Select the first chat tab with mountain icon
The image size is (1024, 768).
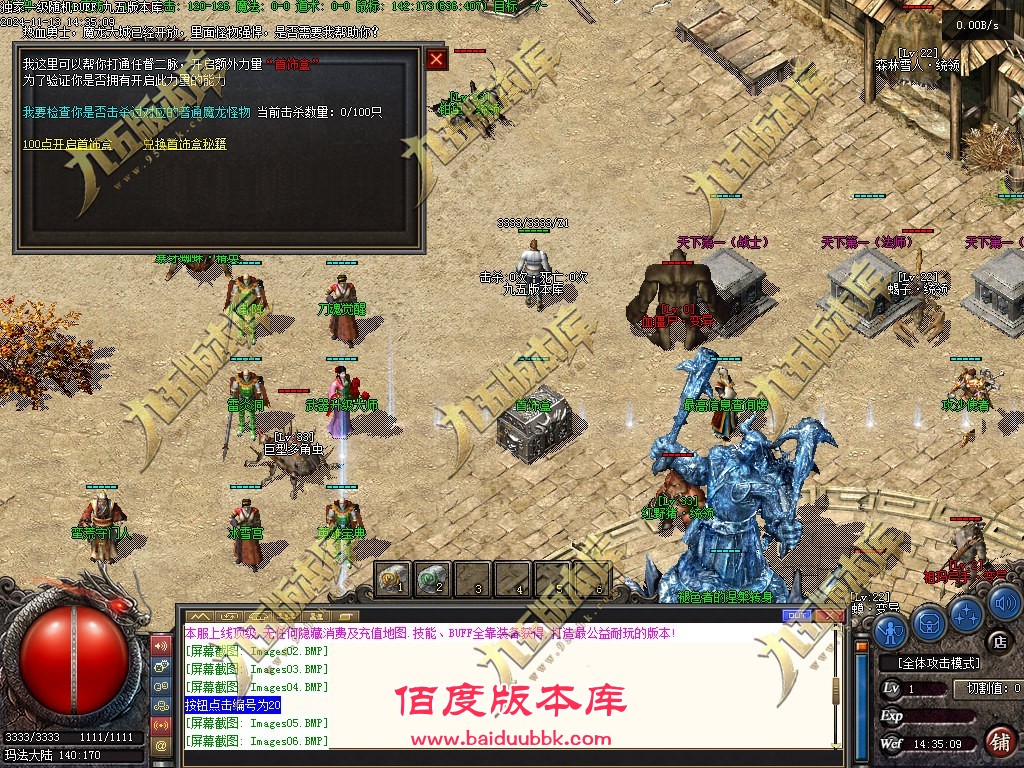click(x=200, y=616)
